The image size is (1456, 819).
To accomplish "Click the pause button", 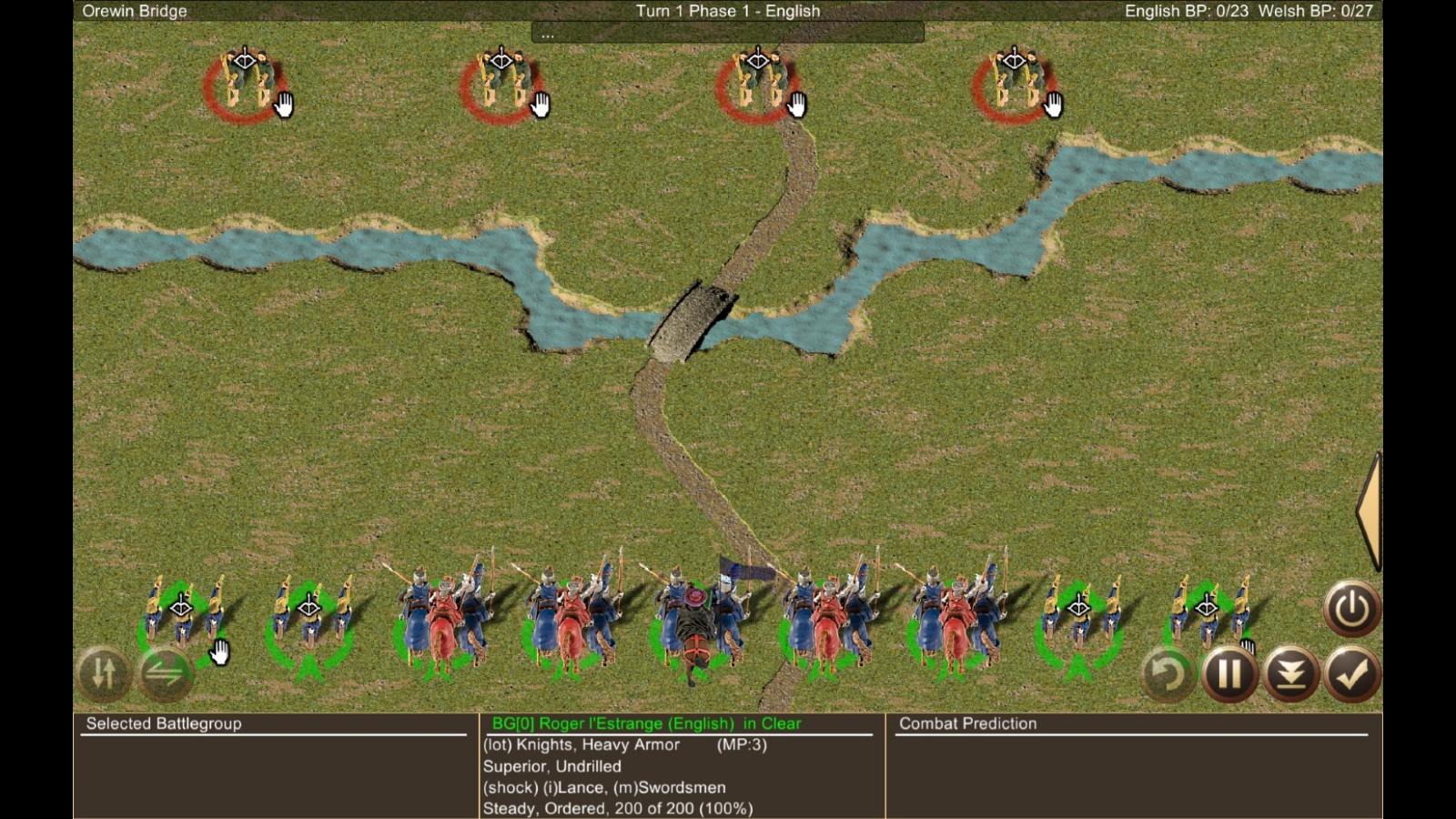I will (1229, 674).
